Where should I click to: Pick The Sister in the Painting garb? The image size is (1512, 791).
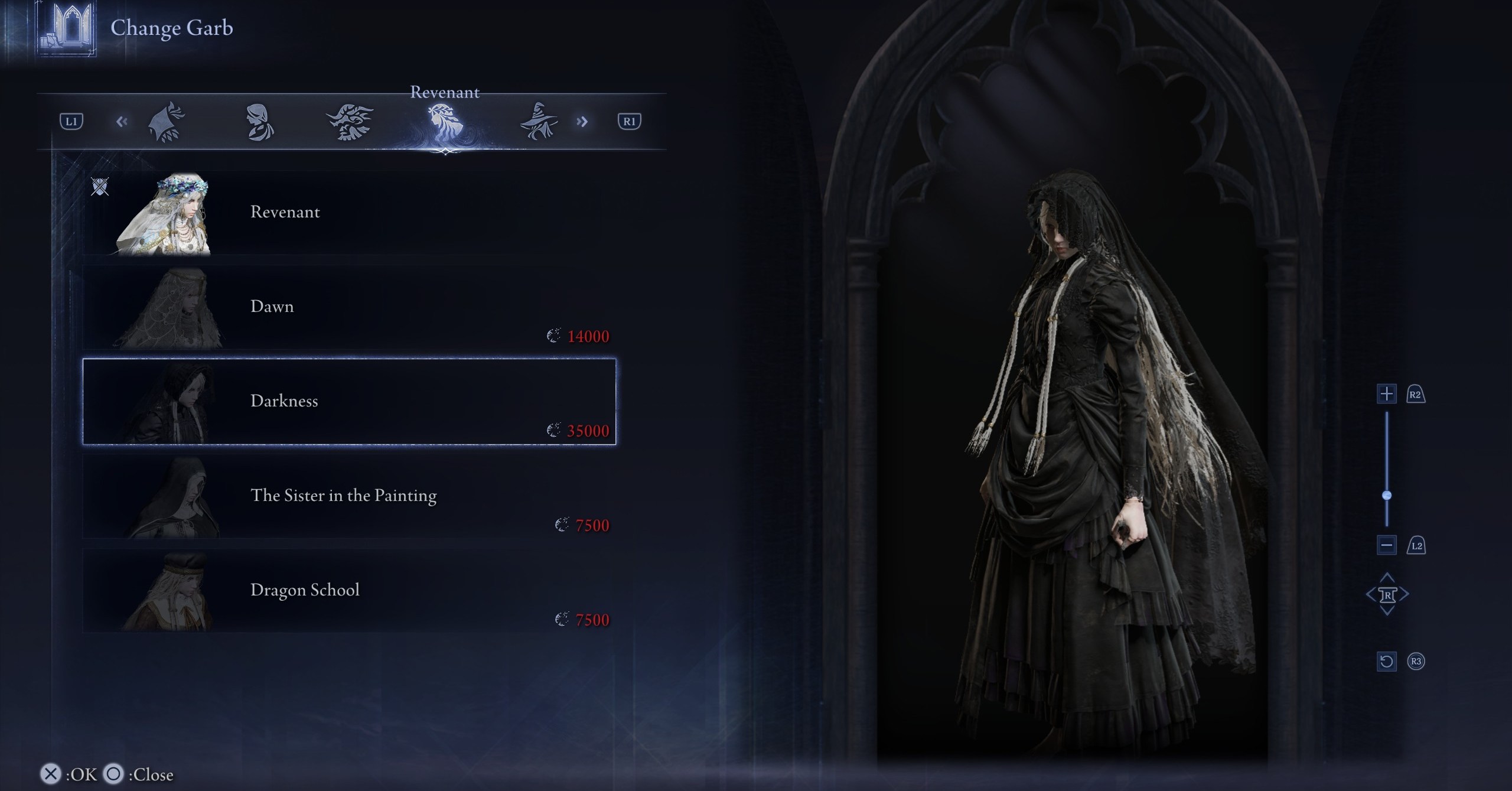(348, 496)
